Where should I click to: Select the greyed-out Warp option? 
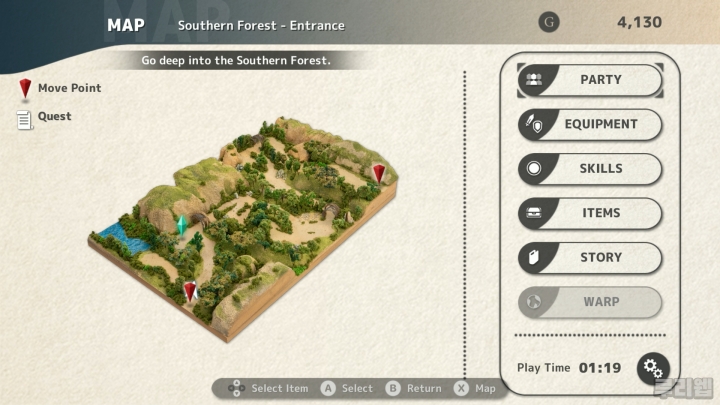click(590, 302)
